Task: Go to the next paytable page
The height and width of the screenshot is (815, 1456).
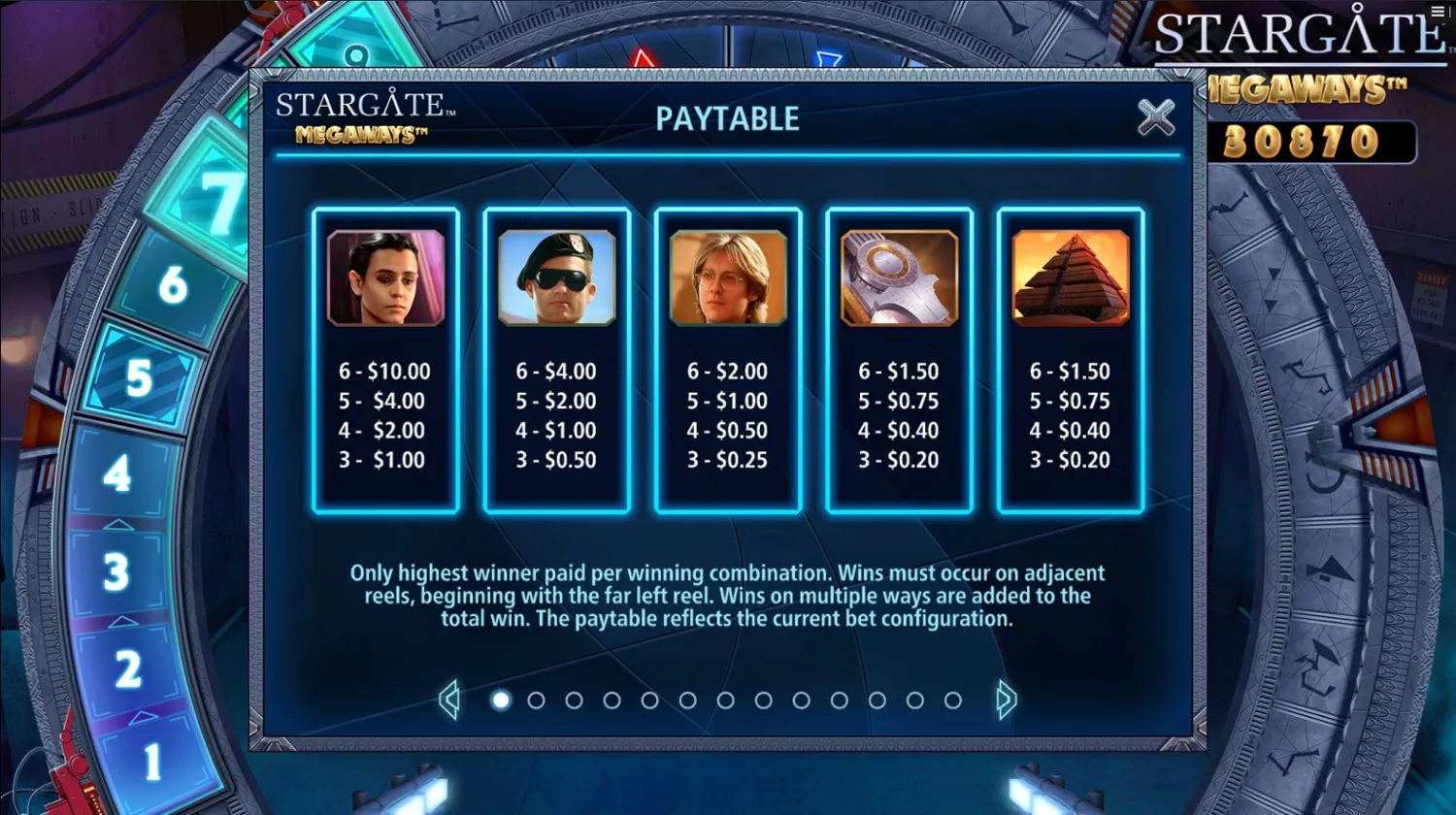Action: [x=1006, y=700]
